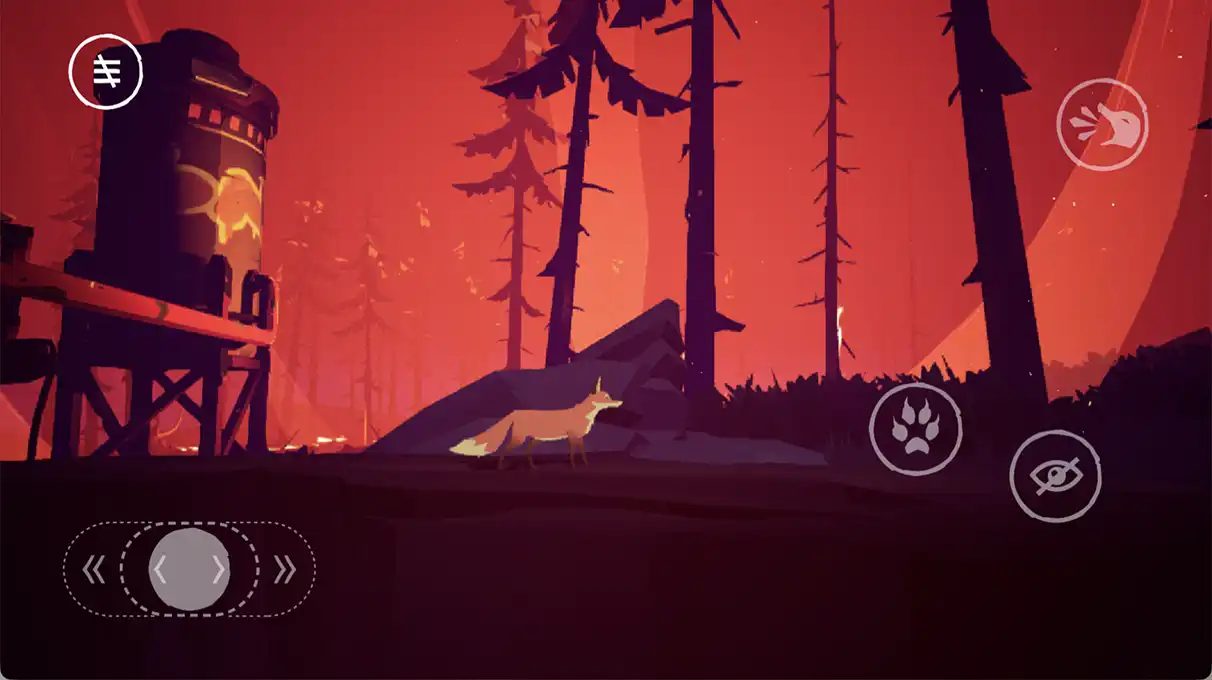This screenshot has height=680, width=1212.
Task: Open the pause menu in top-left
Action: [106, 71]
